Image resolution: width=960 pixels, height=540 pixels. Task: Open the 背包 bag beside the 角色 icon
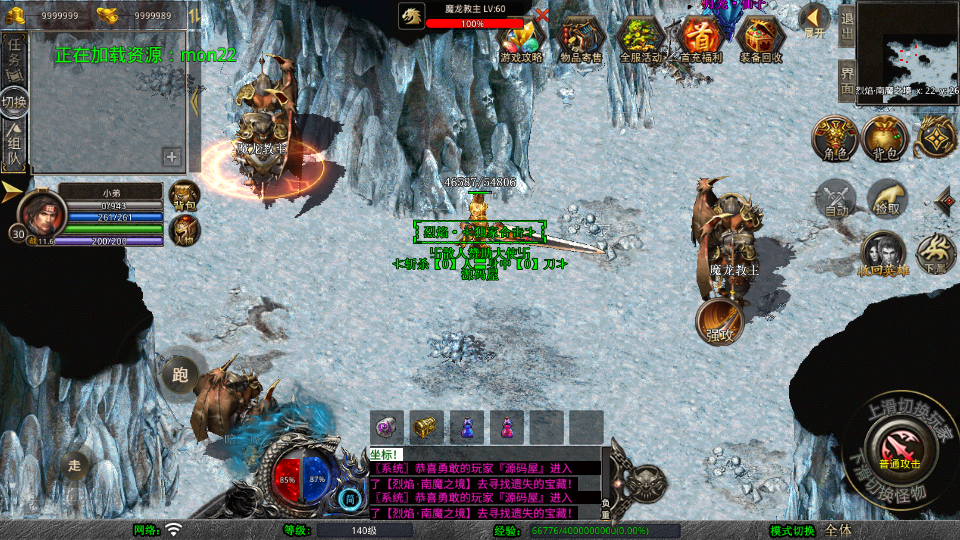(x=885, y=138)
